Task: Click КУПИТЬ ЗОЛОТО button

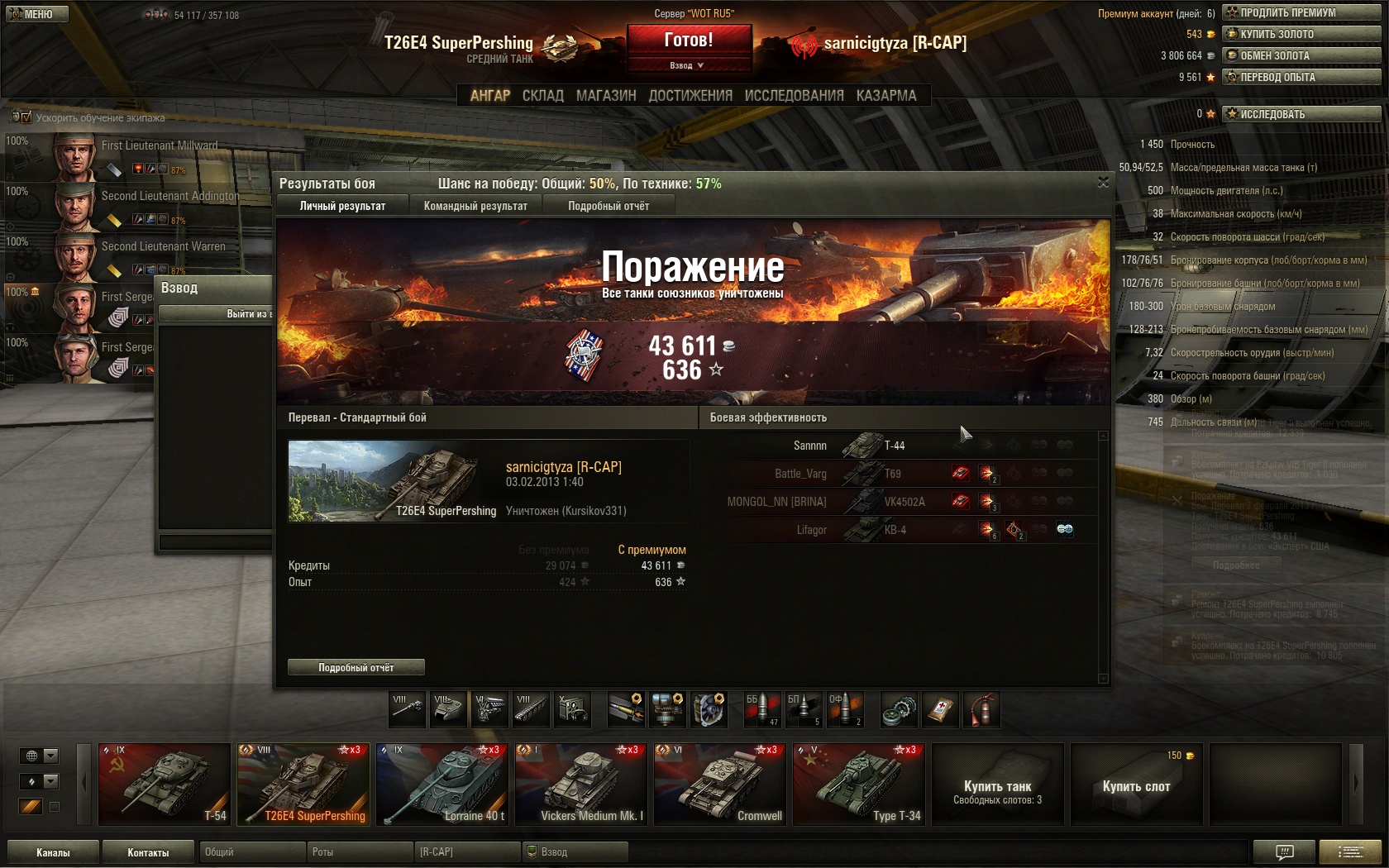Action: coord(1301,34)
